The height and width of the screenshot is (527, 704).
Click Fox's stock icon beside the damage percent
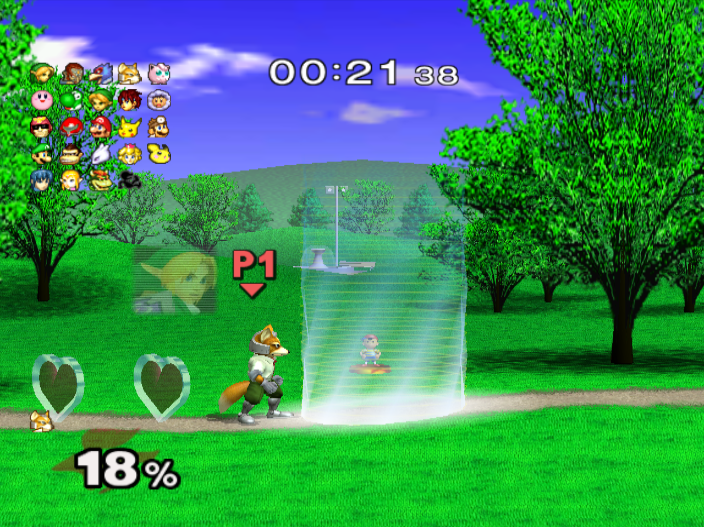coord(42,420)
